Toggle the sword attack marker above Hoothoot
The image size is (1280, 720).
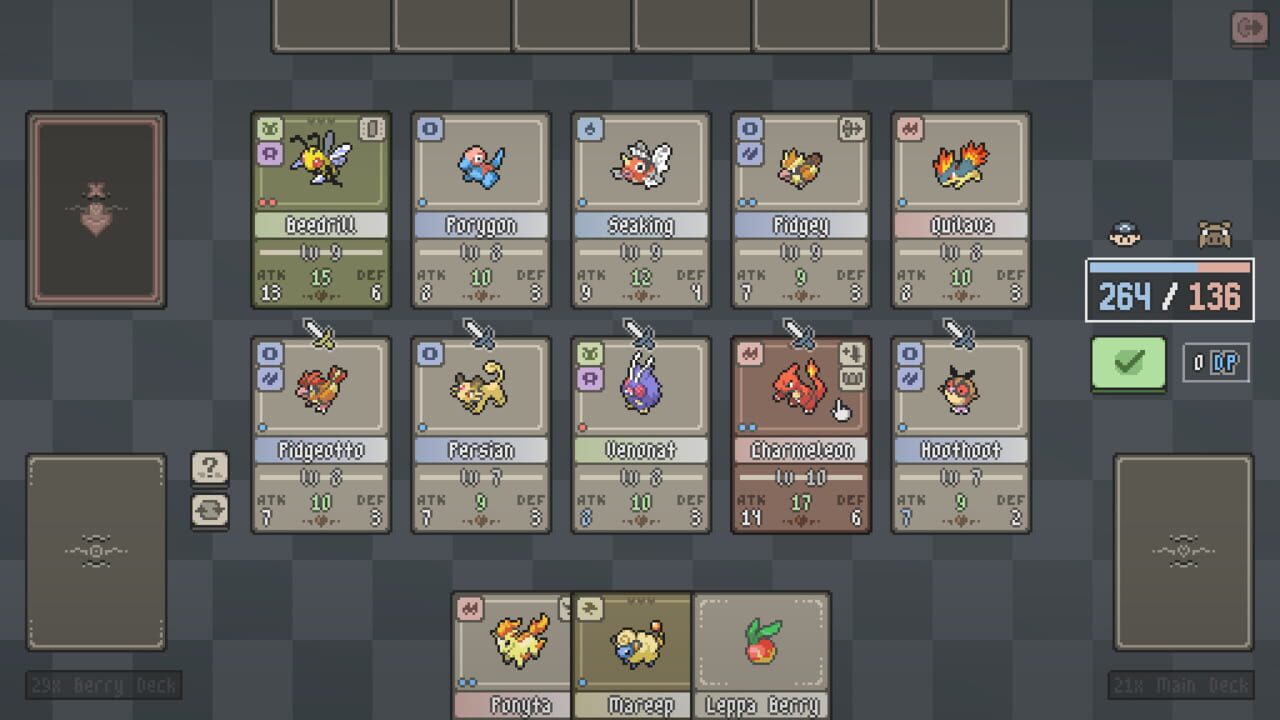(960, 332)
